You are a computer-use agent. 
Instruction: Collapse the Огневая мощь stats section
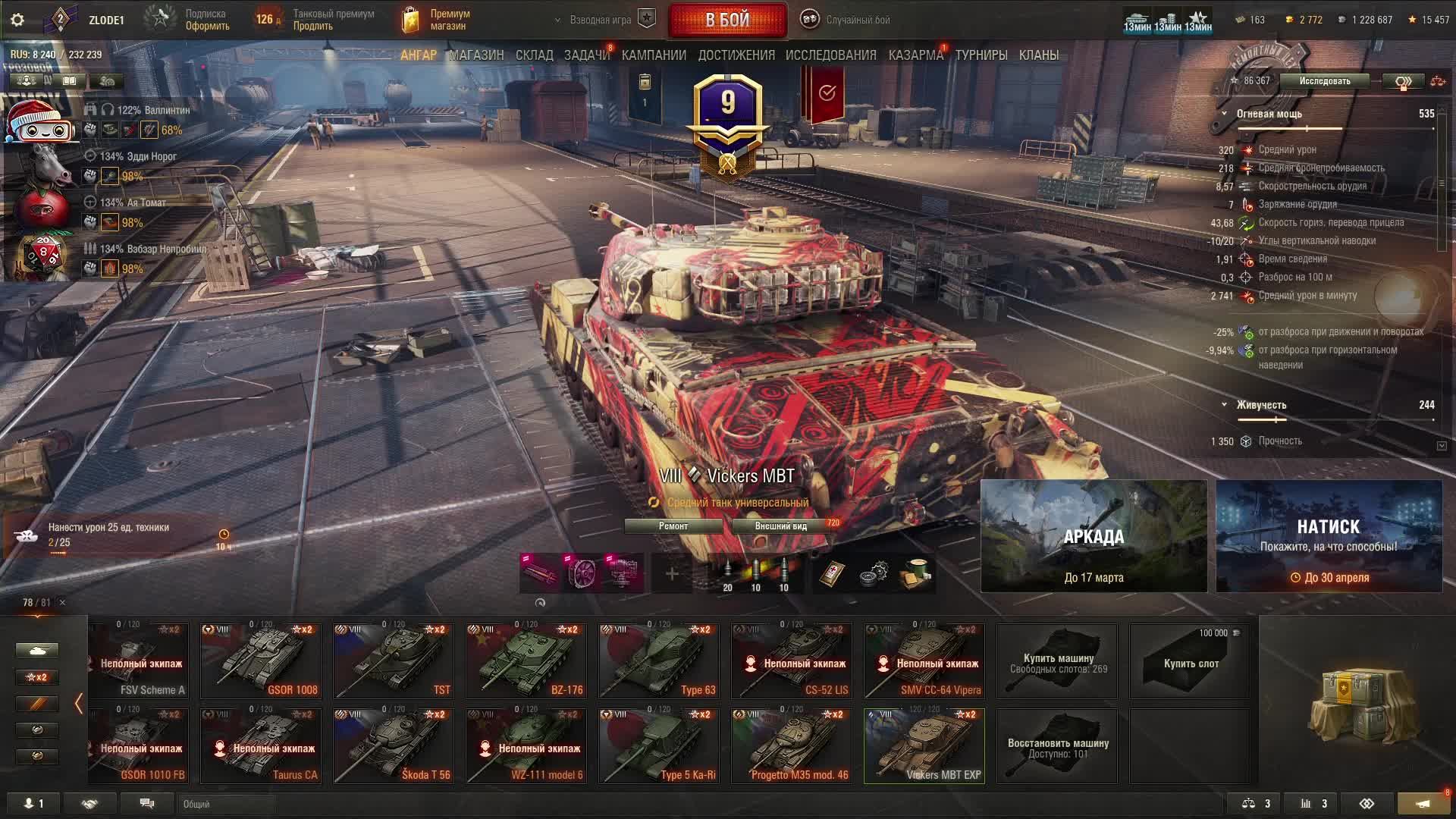(1224, 114)
